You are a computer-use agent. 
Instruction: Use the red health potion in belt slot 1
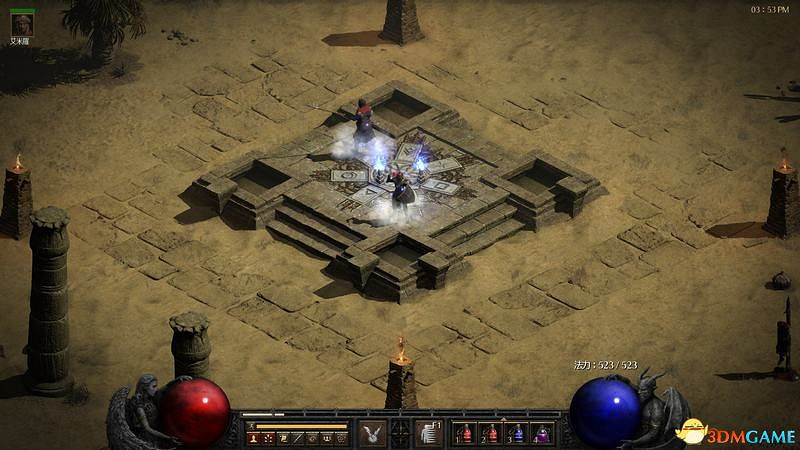point(466,434)
